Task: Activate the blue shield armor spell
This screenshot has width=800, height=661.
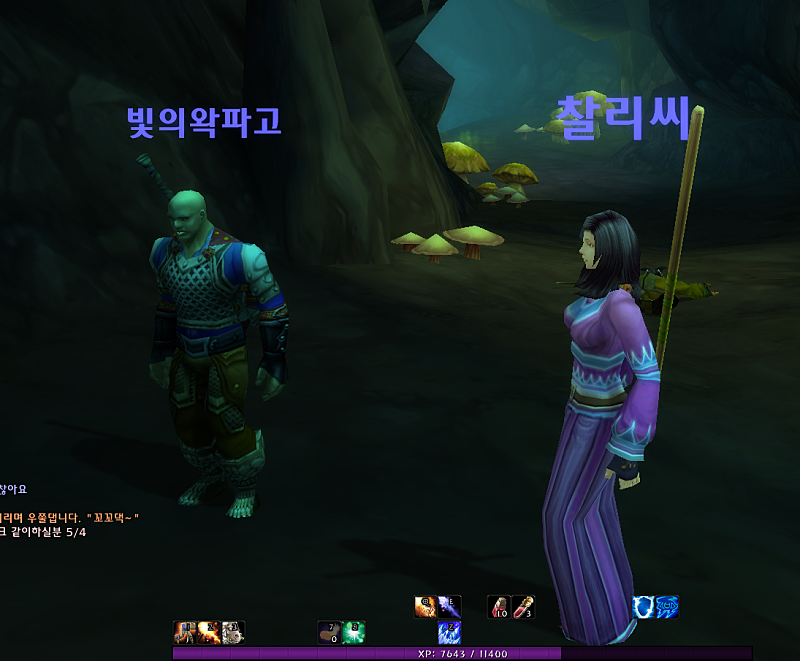Action: [644, 607]
